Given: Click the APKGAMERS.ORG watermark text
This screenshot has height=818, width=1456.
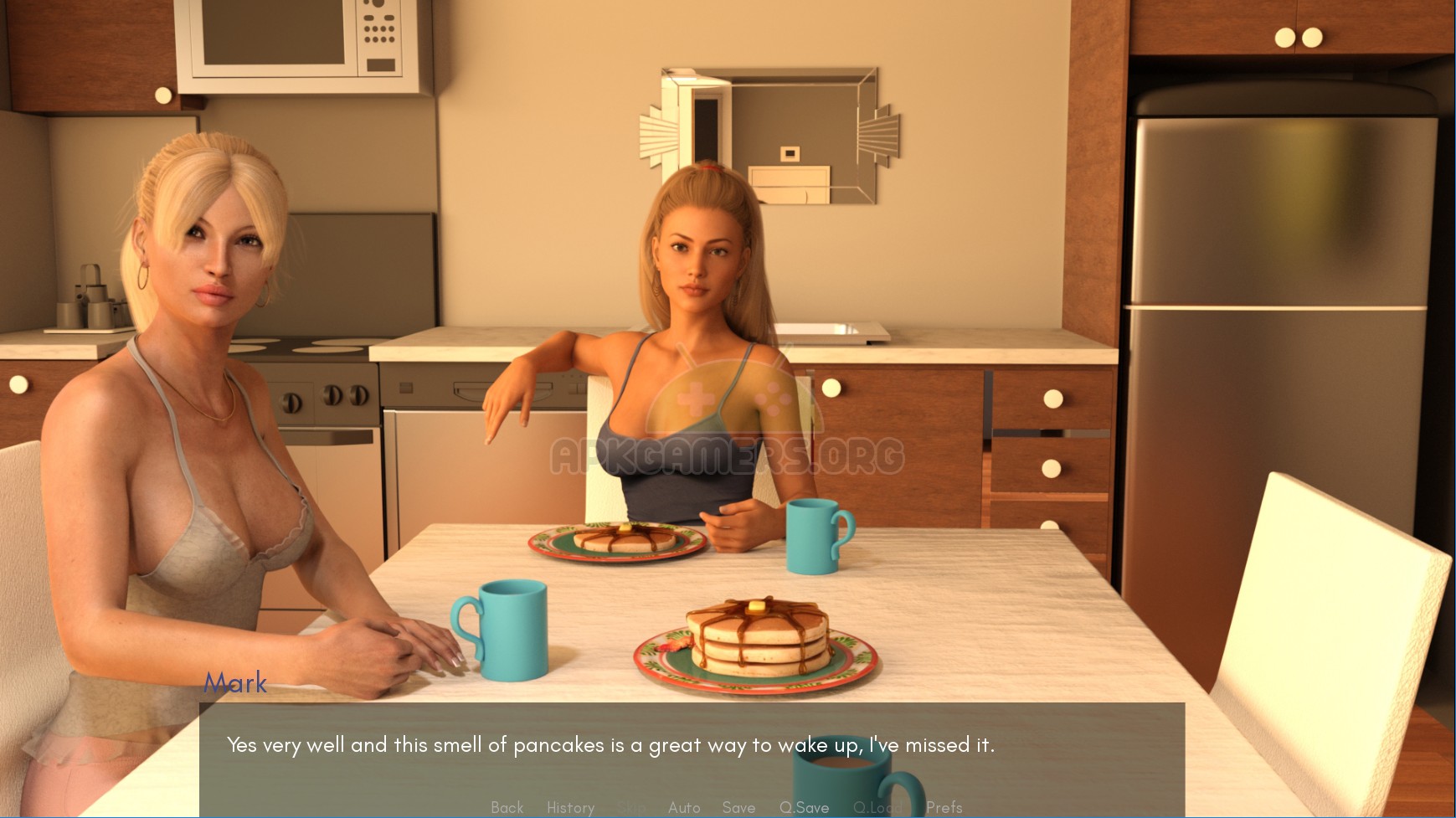Looking at the screenshot, I should click(x=728, y=456).
